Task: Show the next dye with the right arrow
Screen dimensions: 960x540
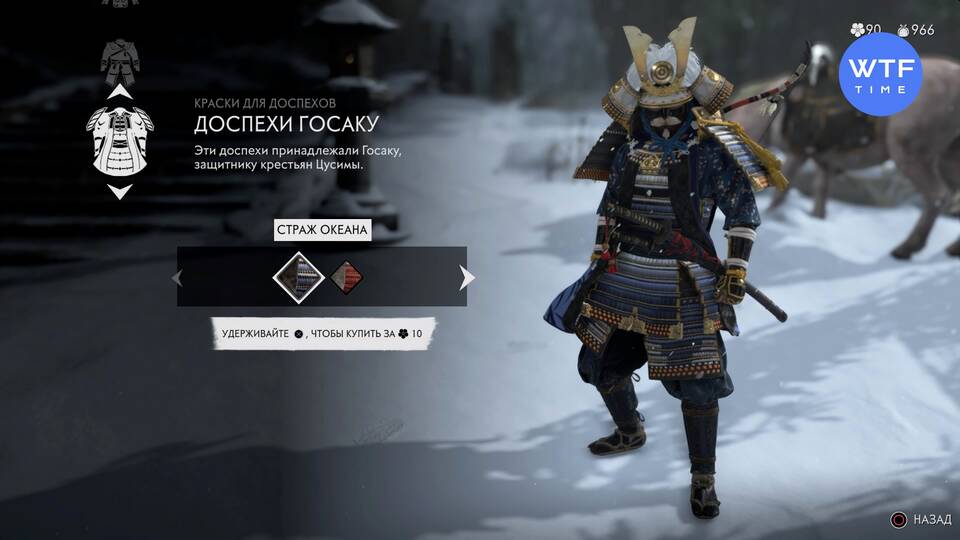Action: [466, 277]
